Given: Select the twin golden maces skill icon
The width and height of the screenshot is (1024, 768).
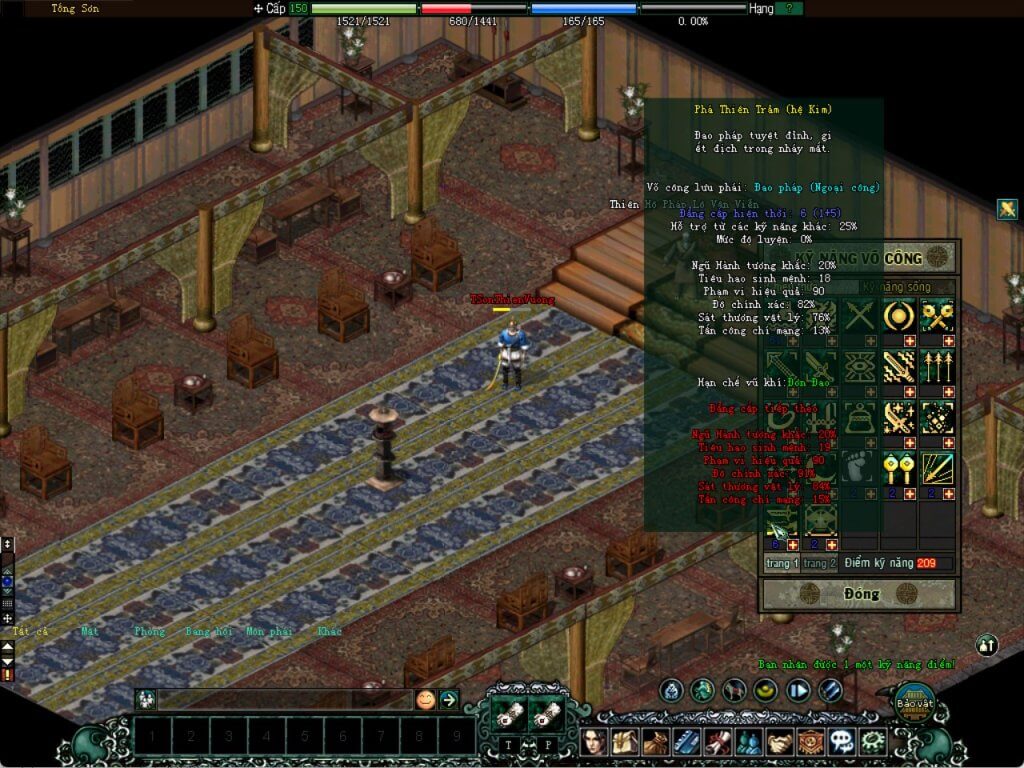Looking at the screenshot, I should [x=897, y=467].
